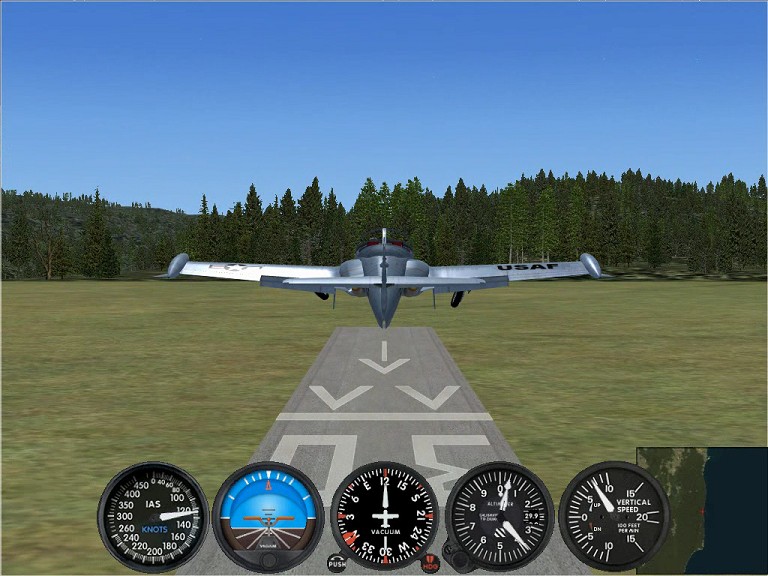The height and width of the screenshot is (576, 768).
Task: Click the heading indicator compass gauge
Action: [384, 516]
